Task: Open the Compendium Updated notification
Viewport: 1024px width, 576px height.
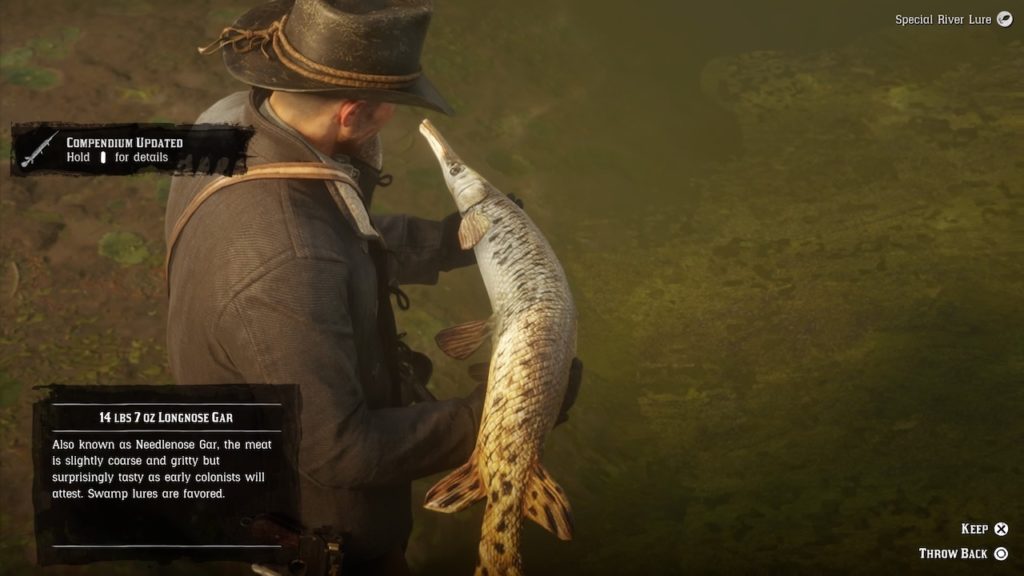Action: [130, 150]
